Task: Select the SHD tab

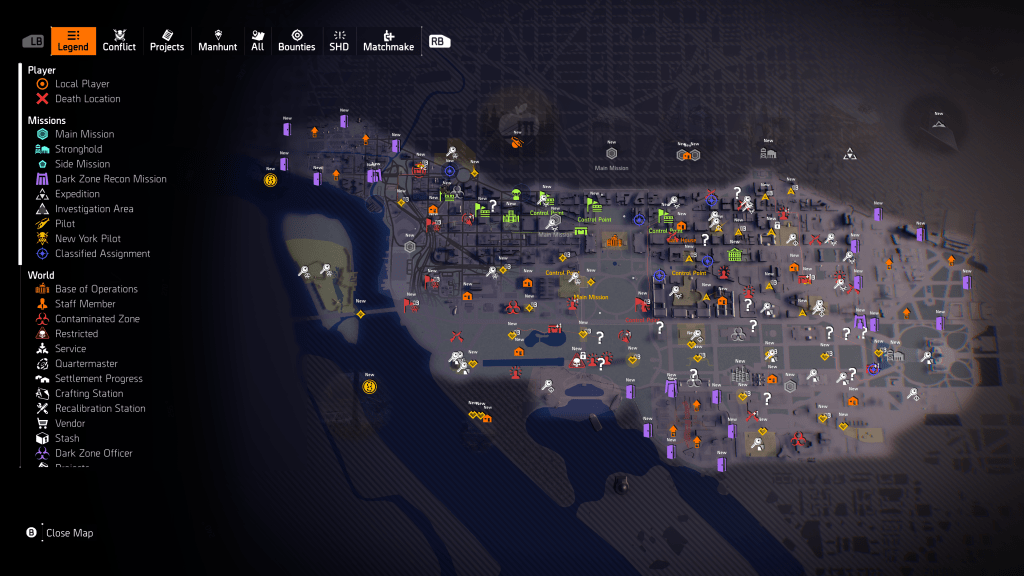Action: pos(339,41)
